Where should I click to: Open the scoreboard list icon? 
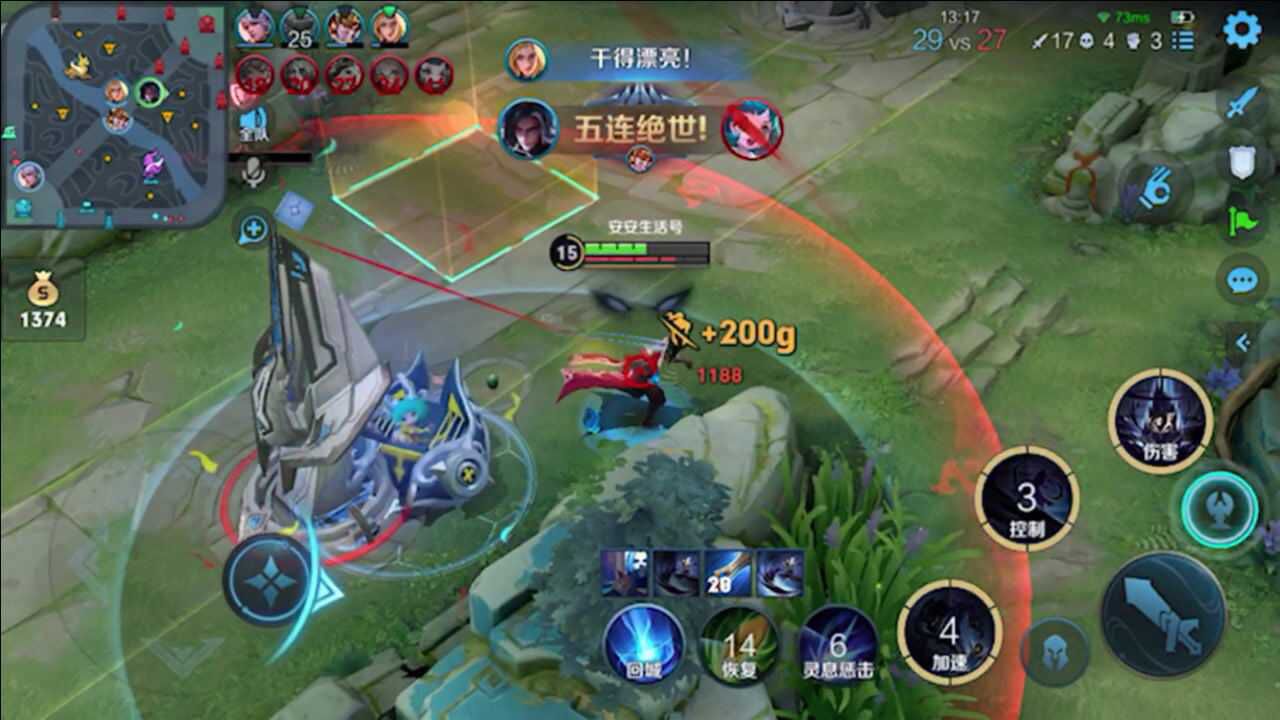pos(1183,41)
